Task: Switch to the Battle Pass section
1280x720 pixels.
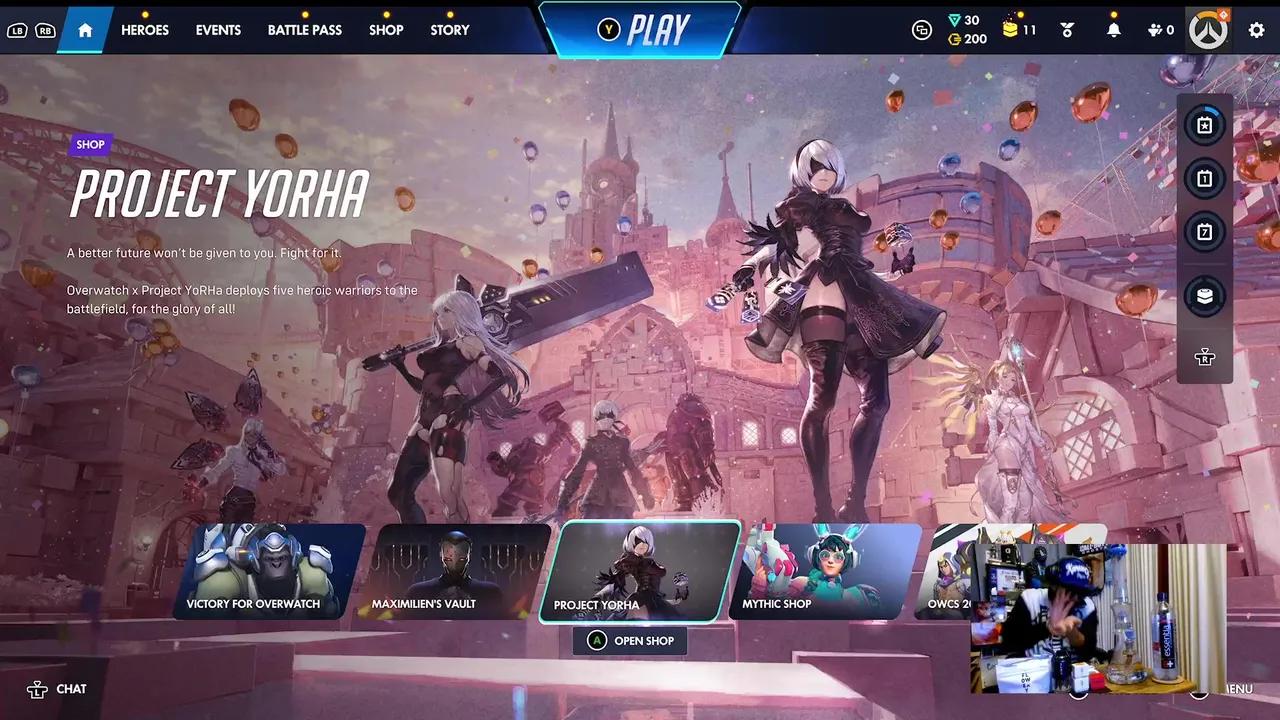Action: [305, 30]
